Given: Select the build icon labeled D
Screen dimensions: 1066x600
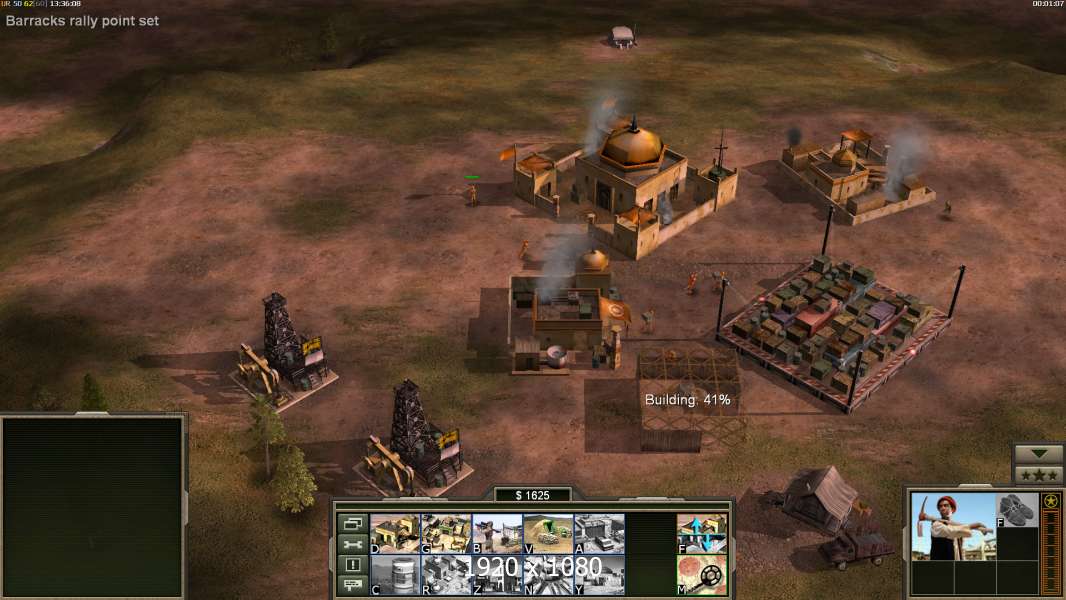Looking at the screenshot, I should pos(395,534).
